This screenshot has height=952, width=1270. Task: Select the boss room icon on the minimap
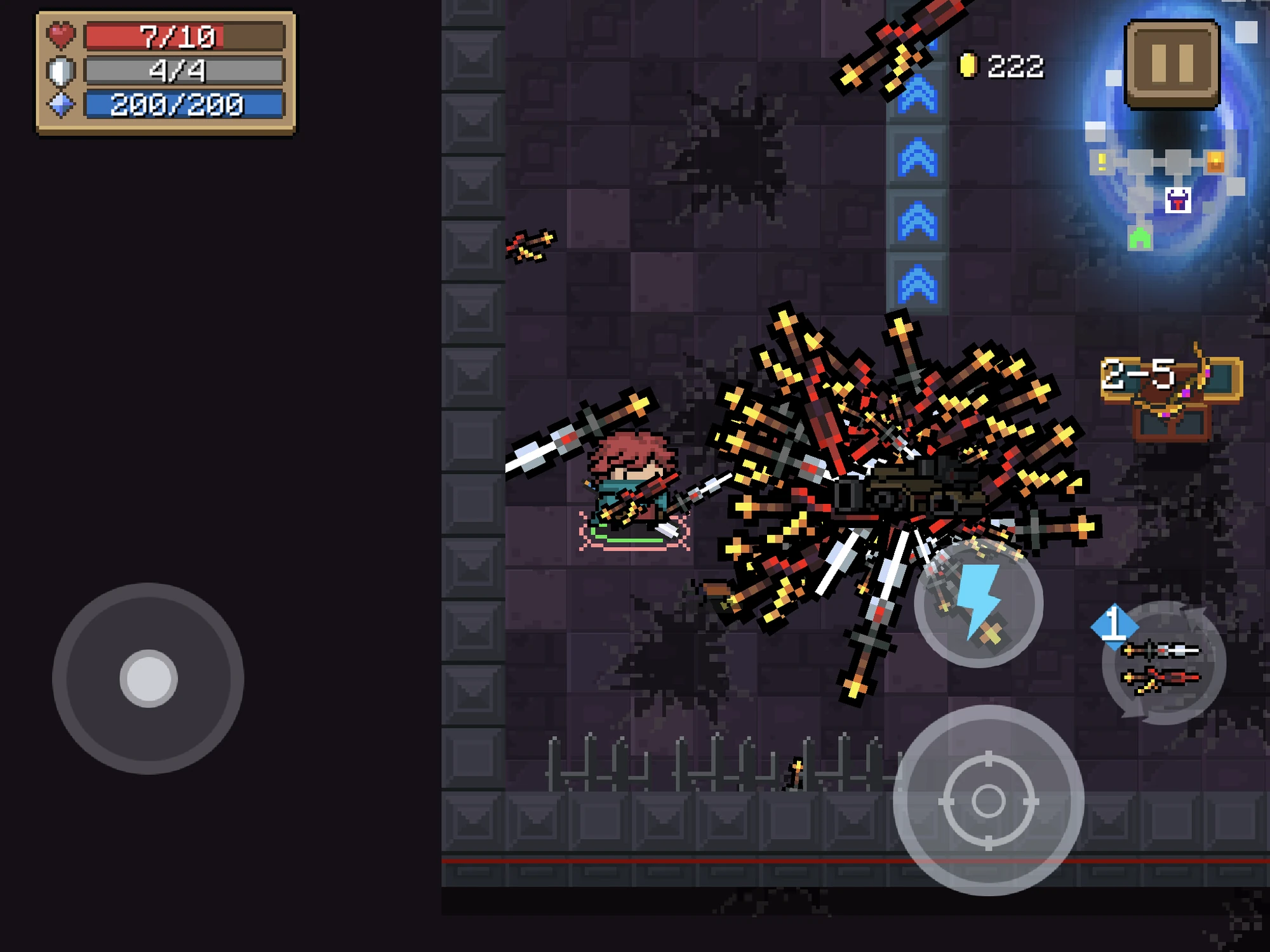coord(1177,201)
